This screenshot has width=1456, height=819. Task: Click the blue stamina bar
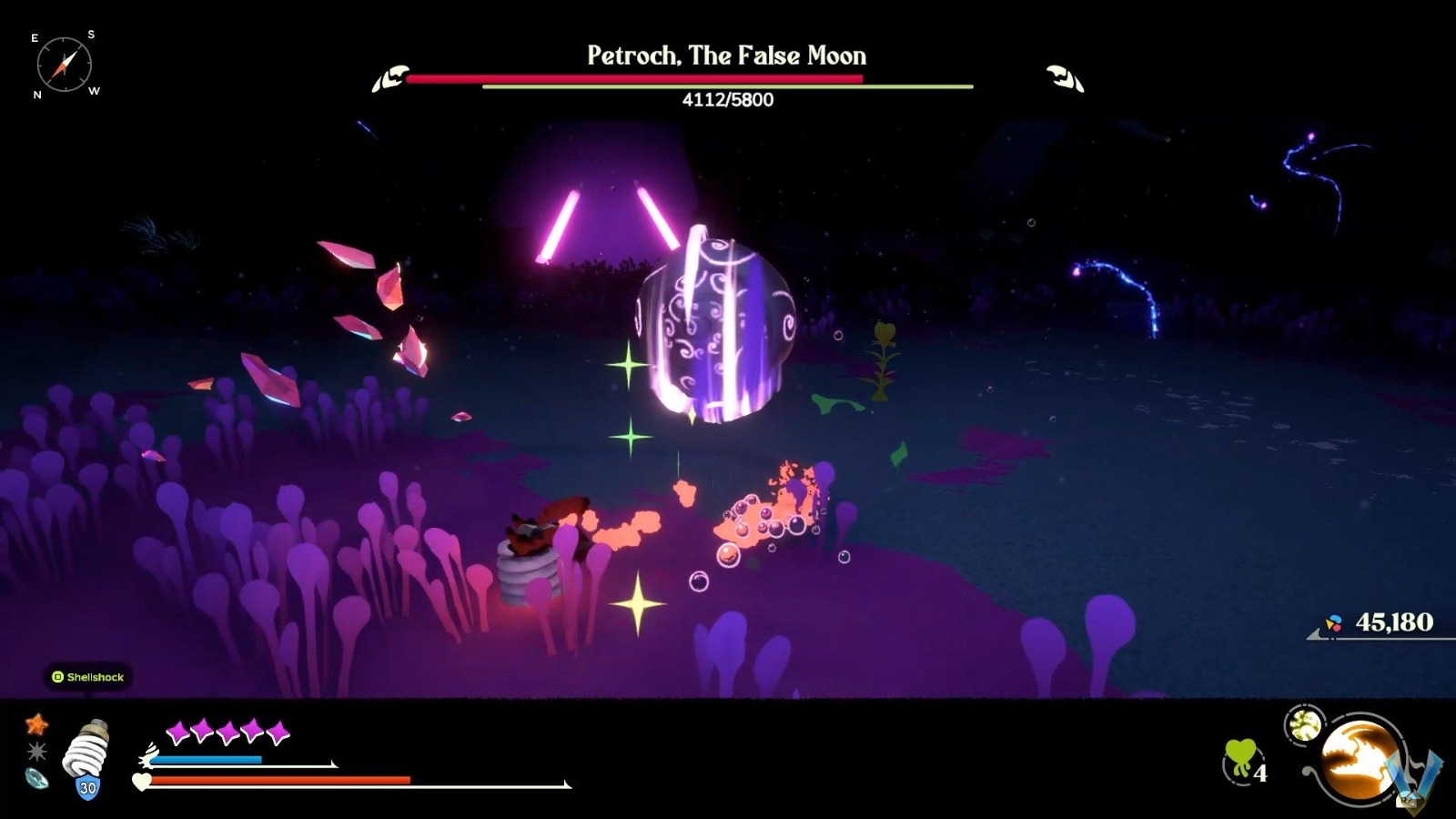tap(207, 760)
